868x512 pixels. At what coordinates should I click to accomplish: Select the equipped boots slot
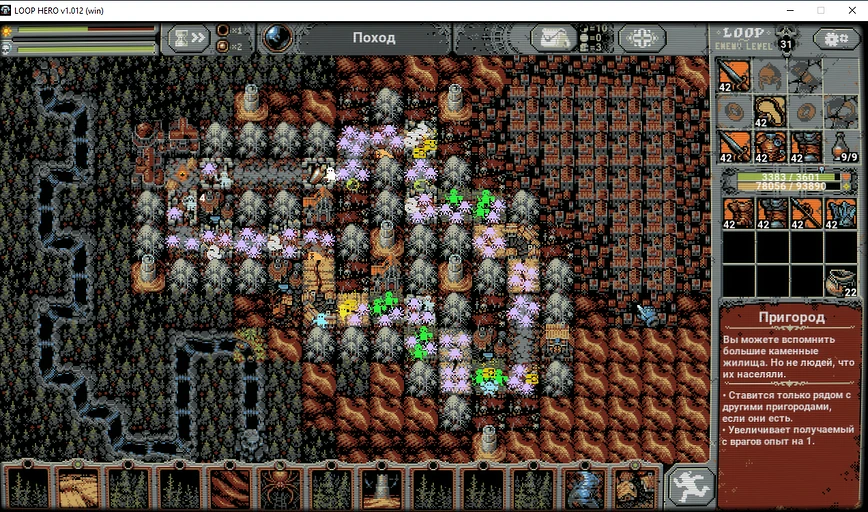(x=806, y=146)
